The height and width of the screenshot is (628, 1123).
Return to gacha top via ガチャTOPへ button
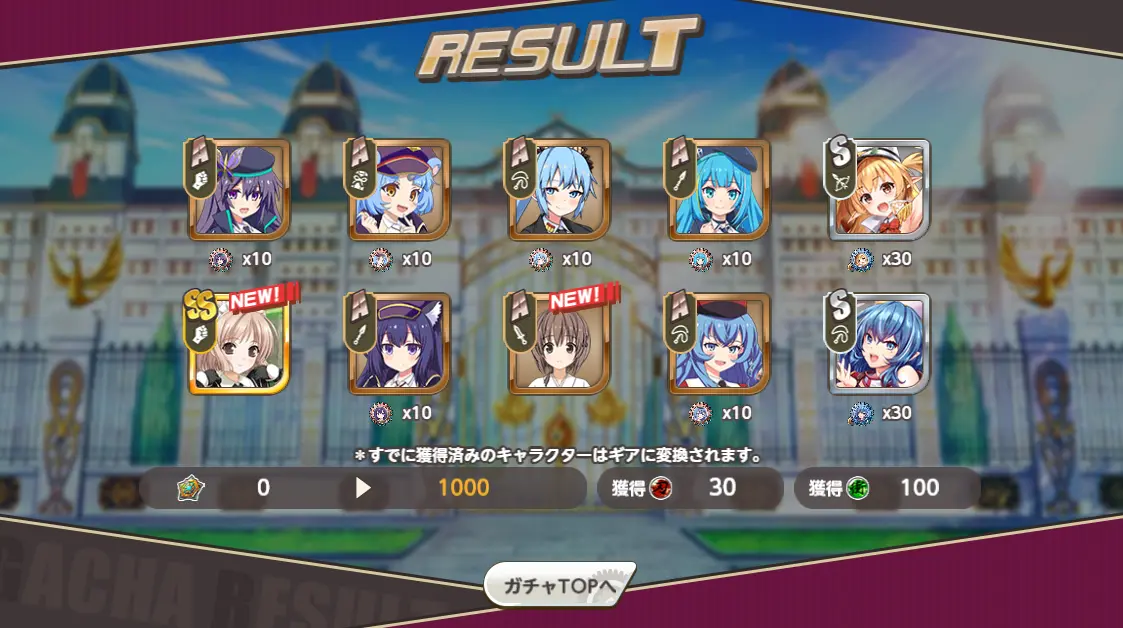(560, 585)
